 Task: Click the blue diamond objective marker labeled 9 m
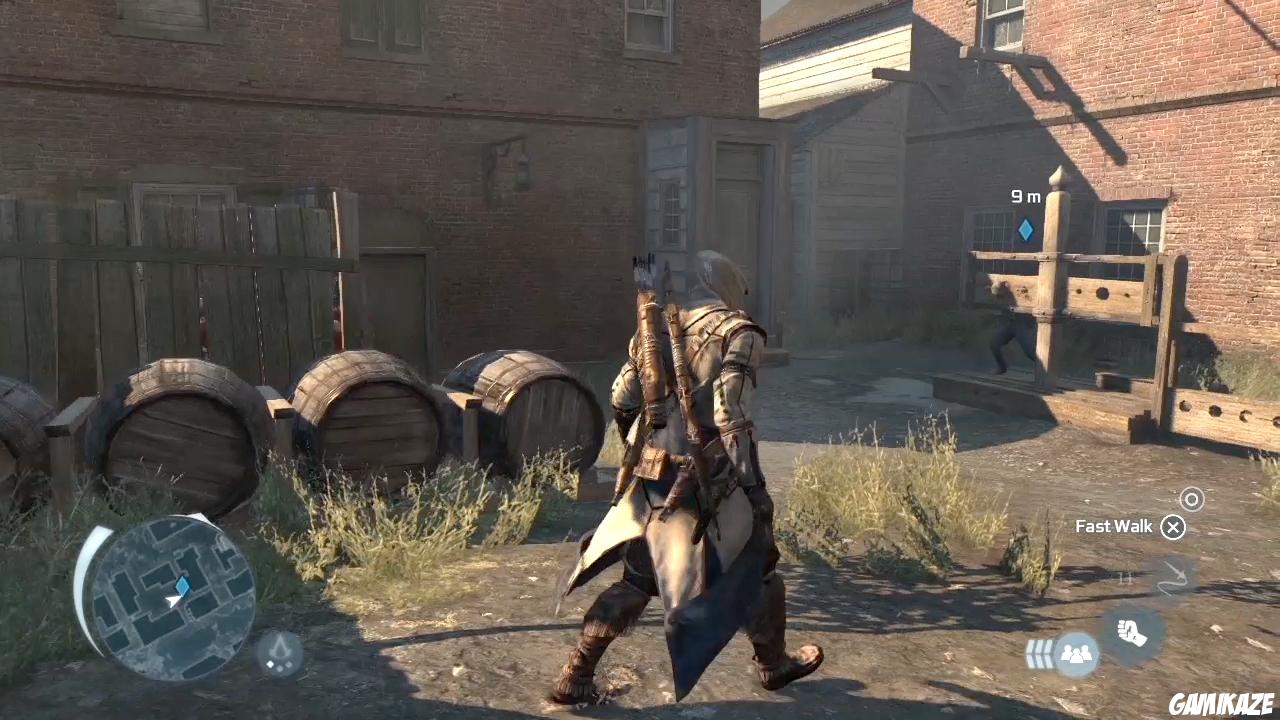pos(1026,229)
